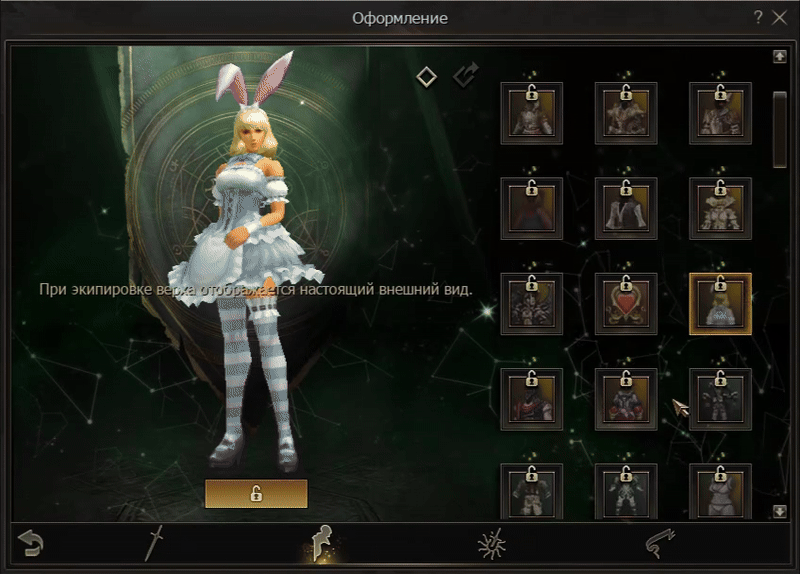
Task: Go back with the return arrow
Action: pyautogui.click(x=31, y=544)
